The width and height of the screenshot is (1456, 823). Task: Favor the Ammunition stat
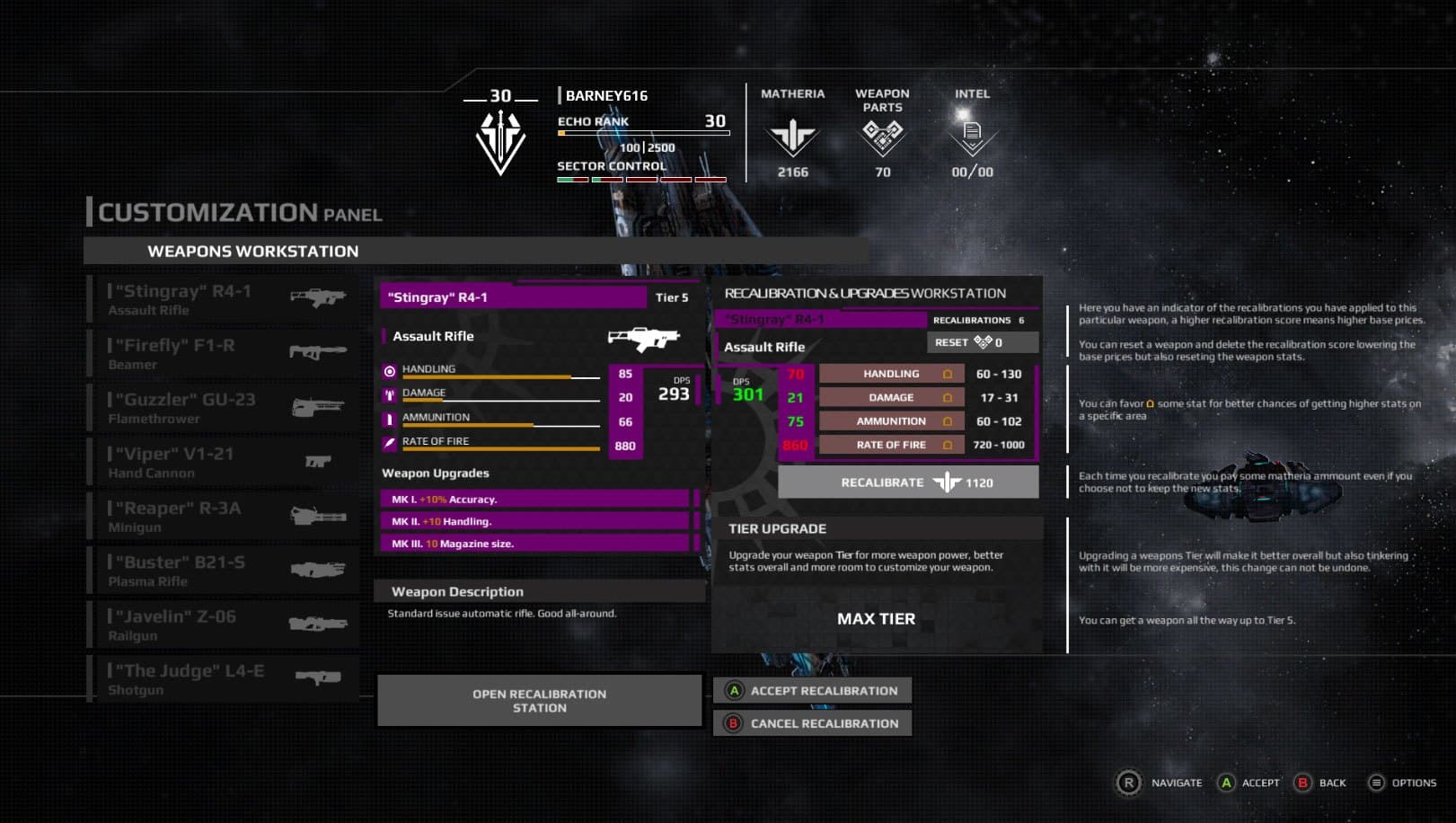(x=947, y=421)
